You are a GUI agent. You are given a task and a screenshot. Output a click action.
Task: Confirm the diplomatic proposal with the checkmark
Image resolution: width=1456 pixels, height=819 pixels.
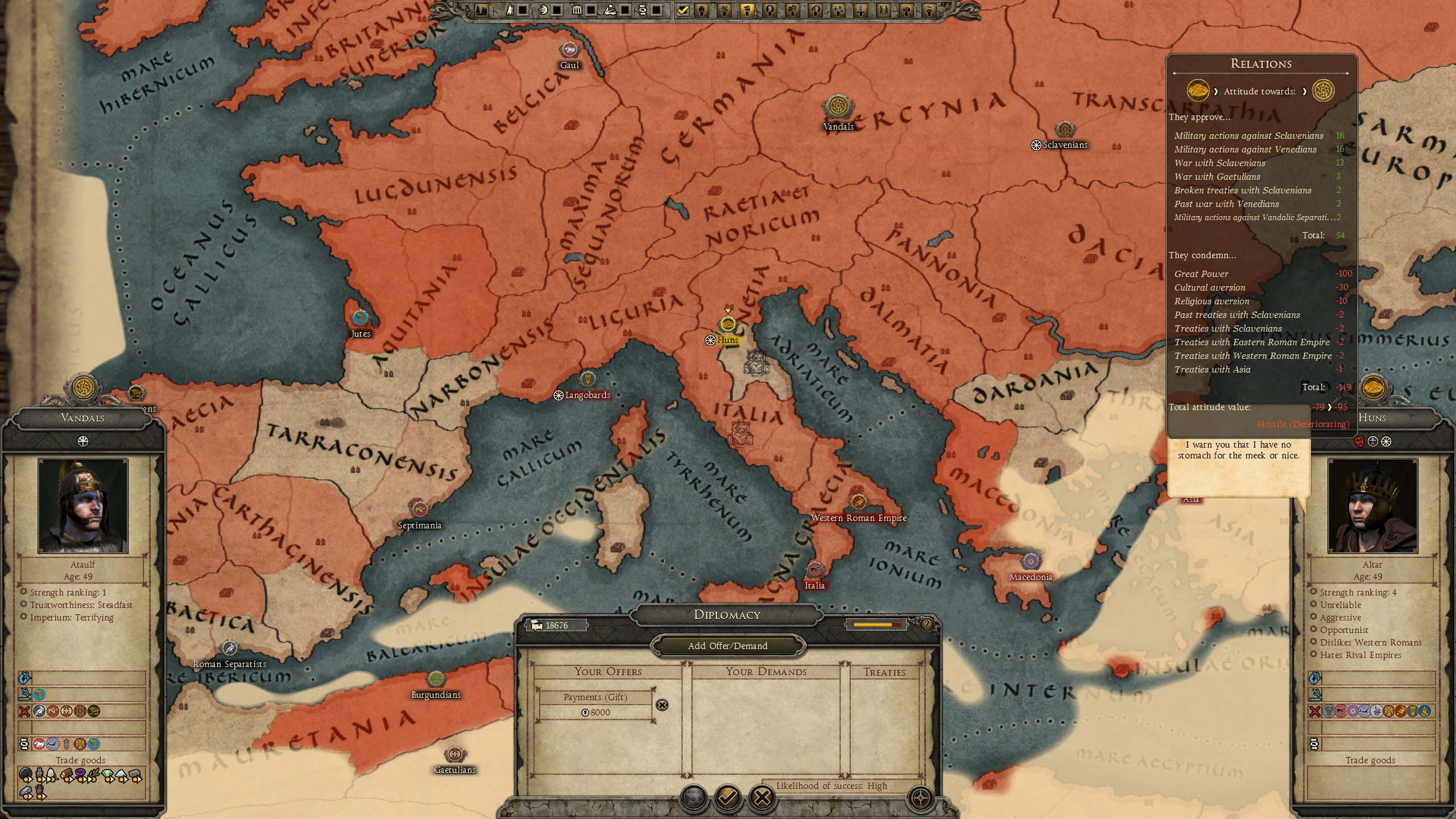(x=727, y=797)
